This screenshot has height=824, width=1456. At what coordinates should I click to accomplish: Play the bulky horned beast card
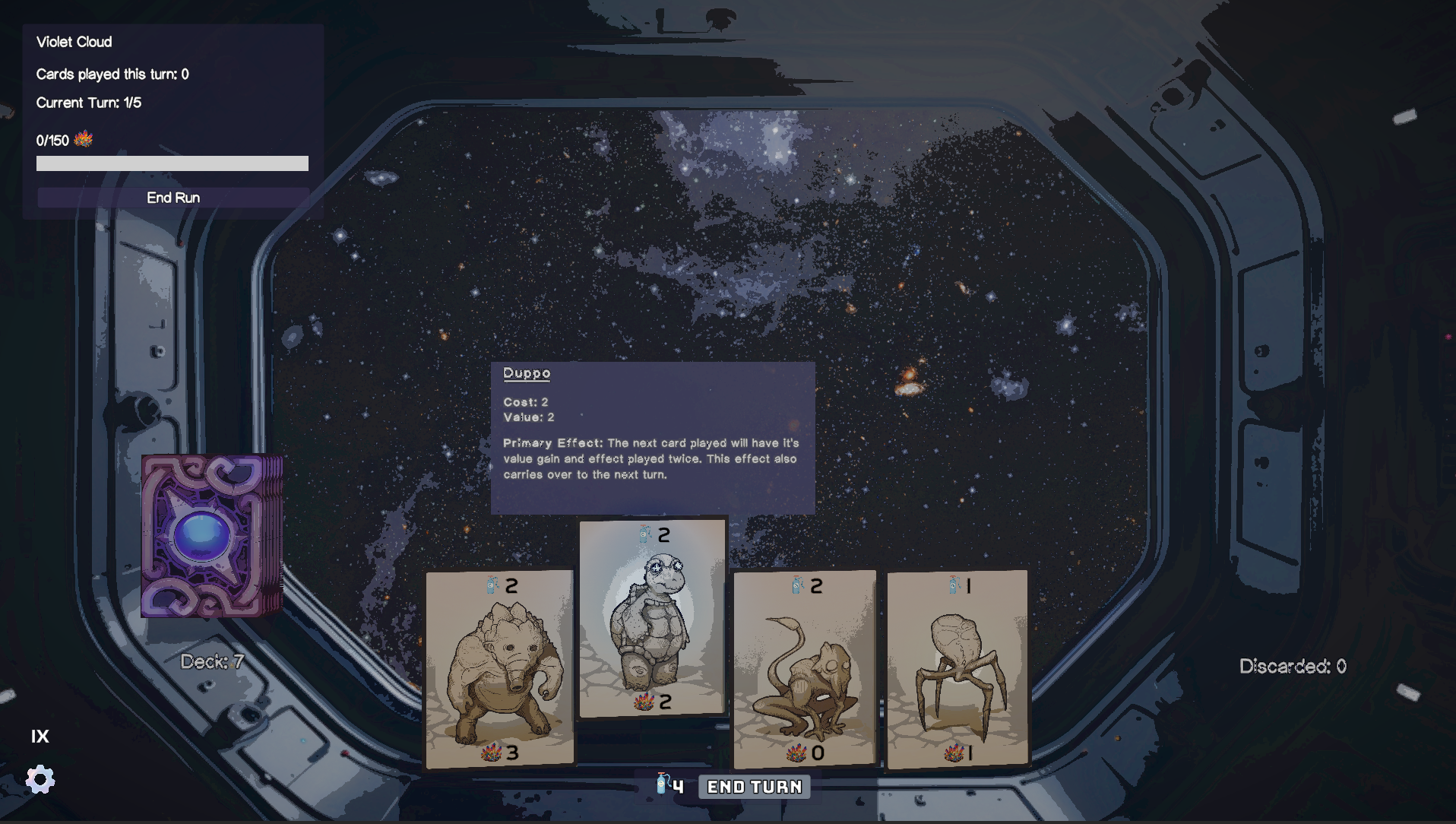click(x=499, y=669)
